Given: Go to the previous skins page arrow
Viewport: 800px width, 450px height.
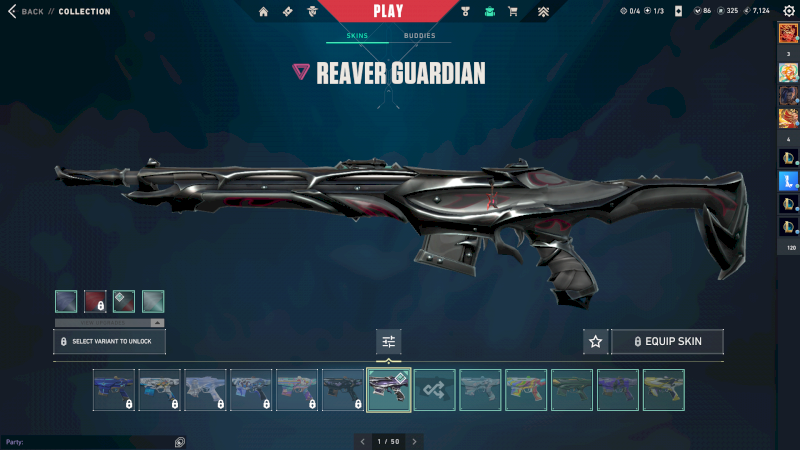Looking at the screenshot, I should coord(362,441).
